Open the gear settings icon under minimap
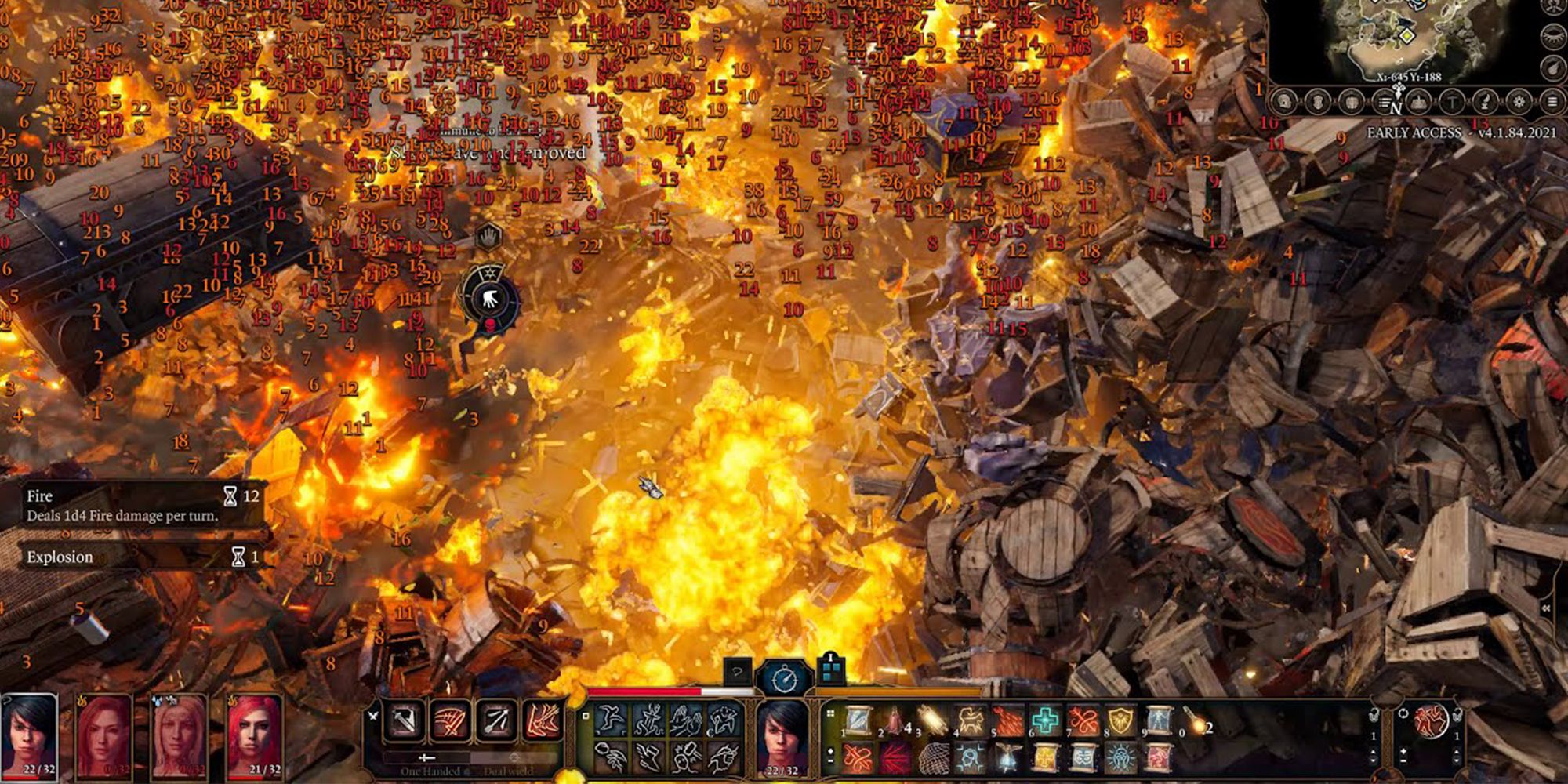Screen dimensions: 1568x784 (1519, 101)
